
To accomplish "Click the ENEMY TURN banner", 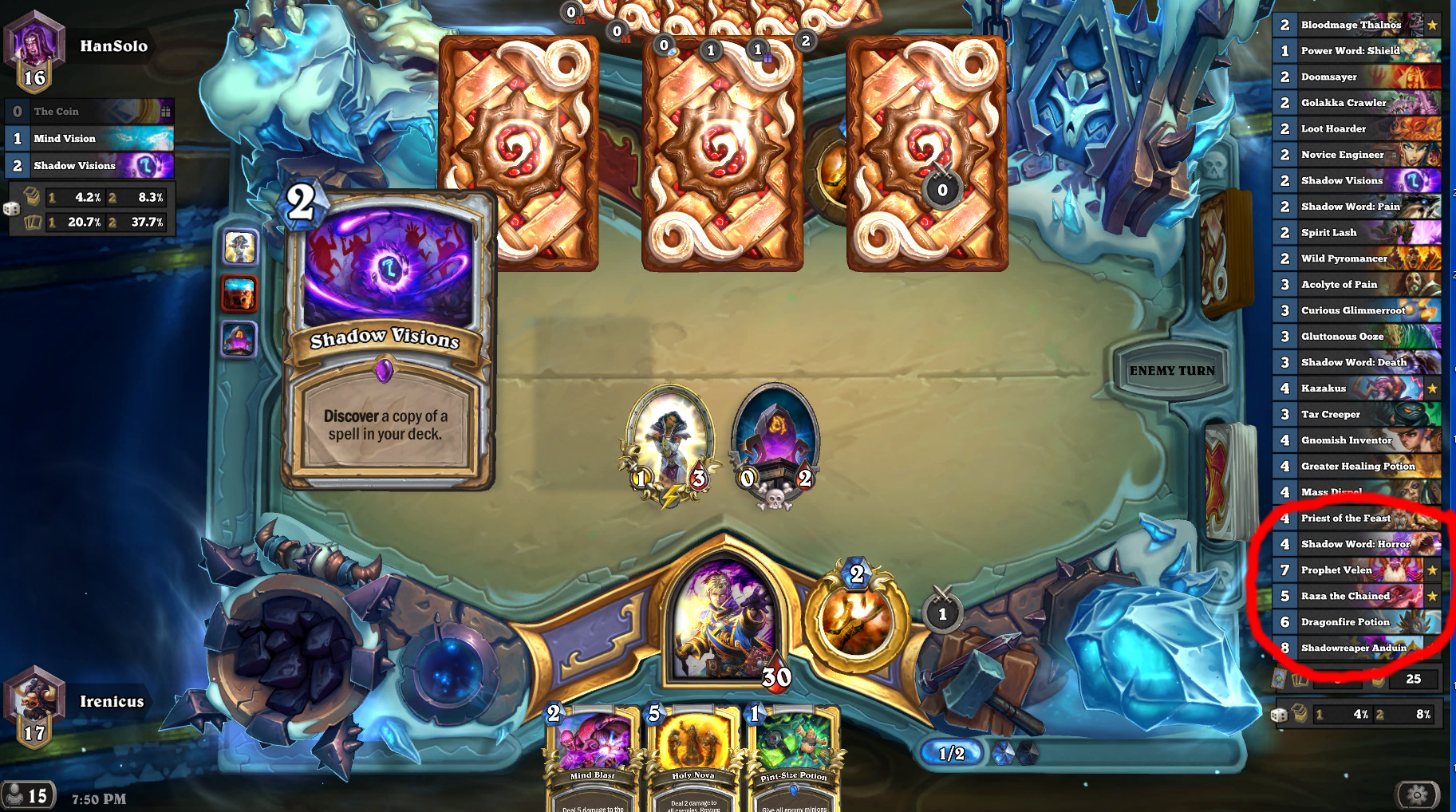I will coord(1171,370).
